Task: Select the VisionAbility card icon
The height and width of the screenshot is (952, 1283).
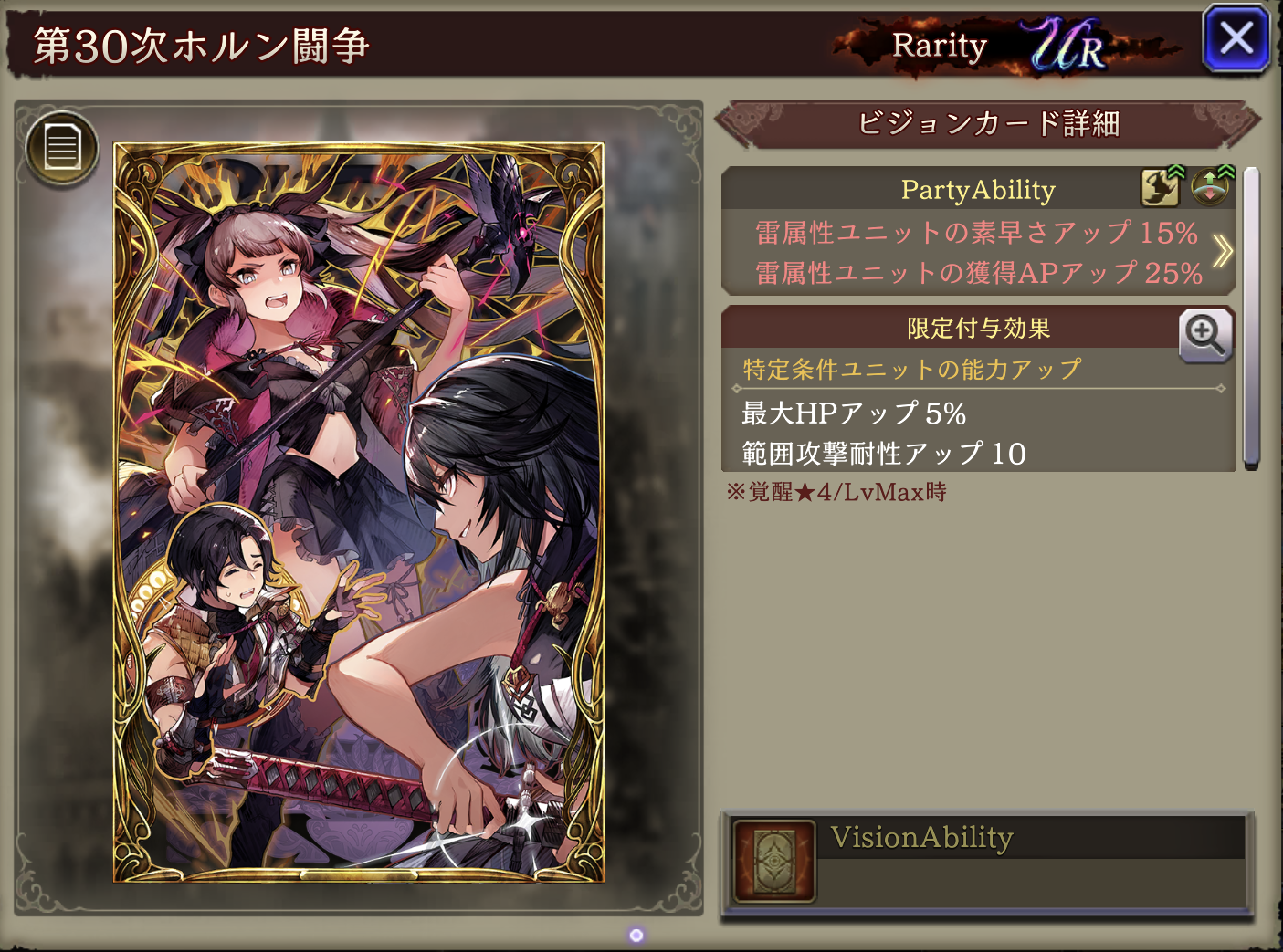Action: [x=774, y=861]
